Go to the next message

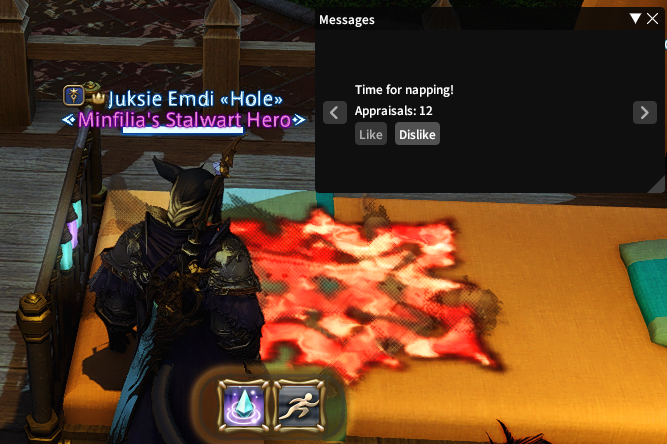point(645,112)
